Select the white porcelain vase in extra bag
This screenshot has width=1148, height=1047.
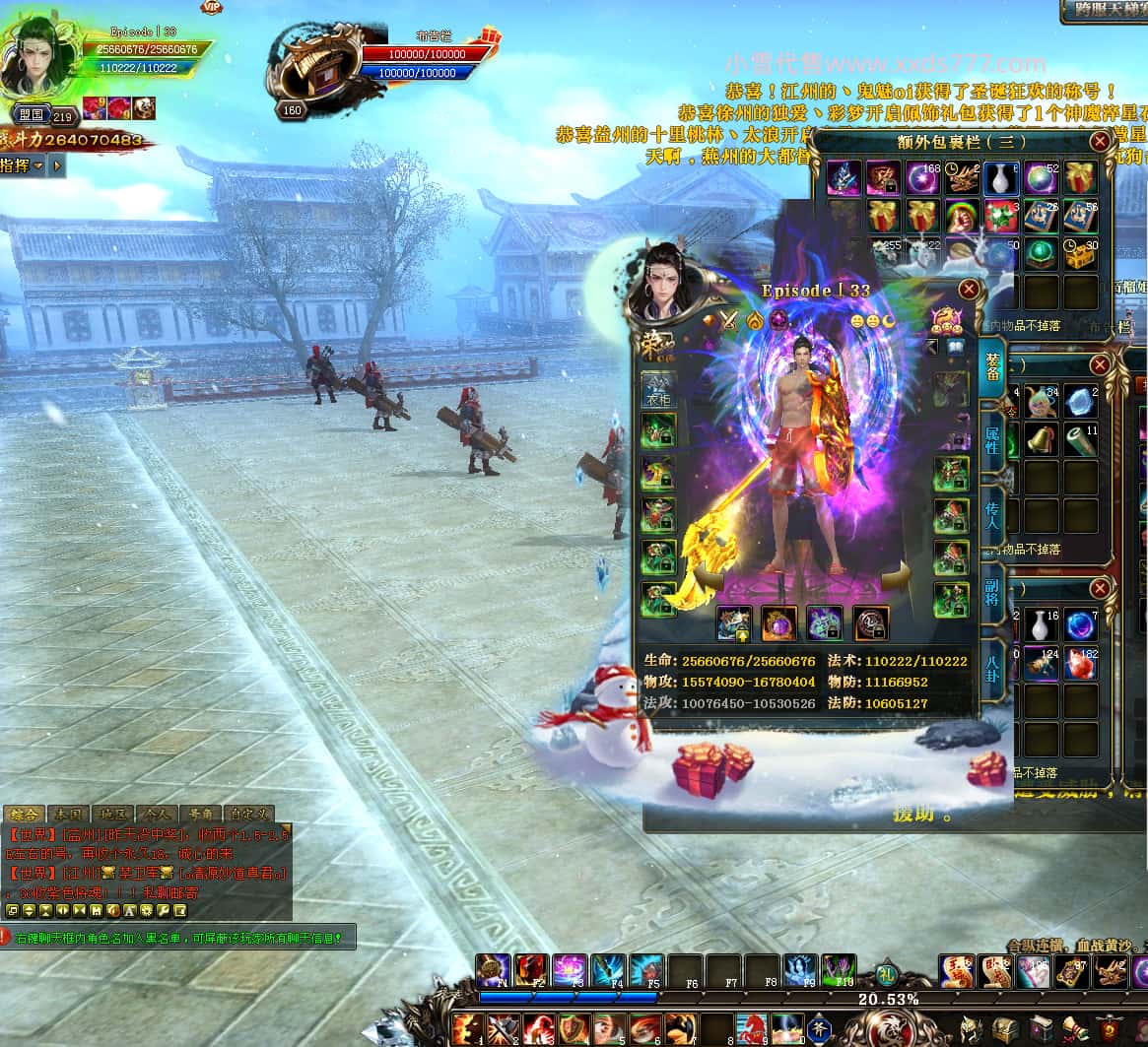(x=1000, y=178)
